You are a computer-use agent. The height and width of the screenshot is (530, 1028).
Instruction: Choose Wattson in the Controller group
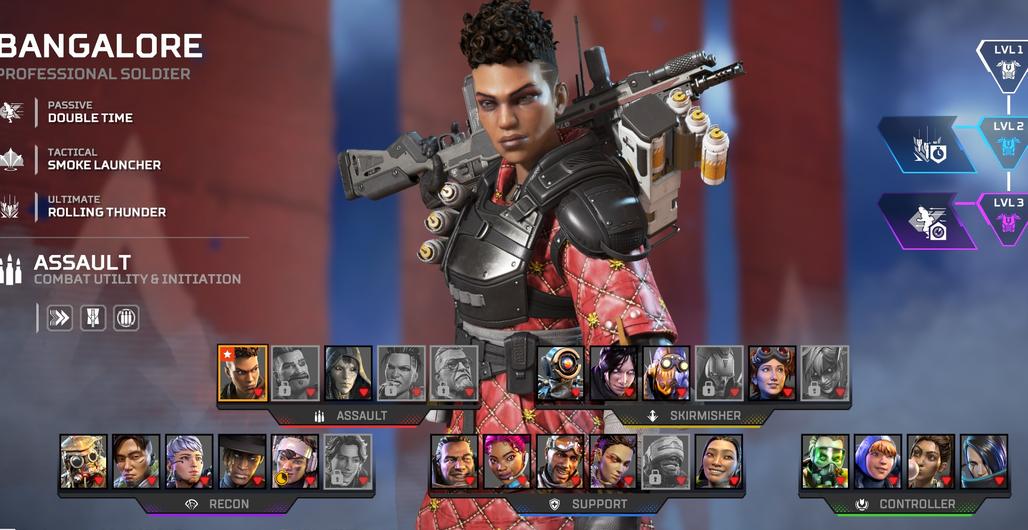(x=878, y=461)
